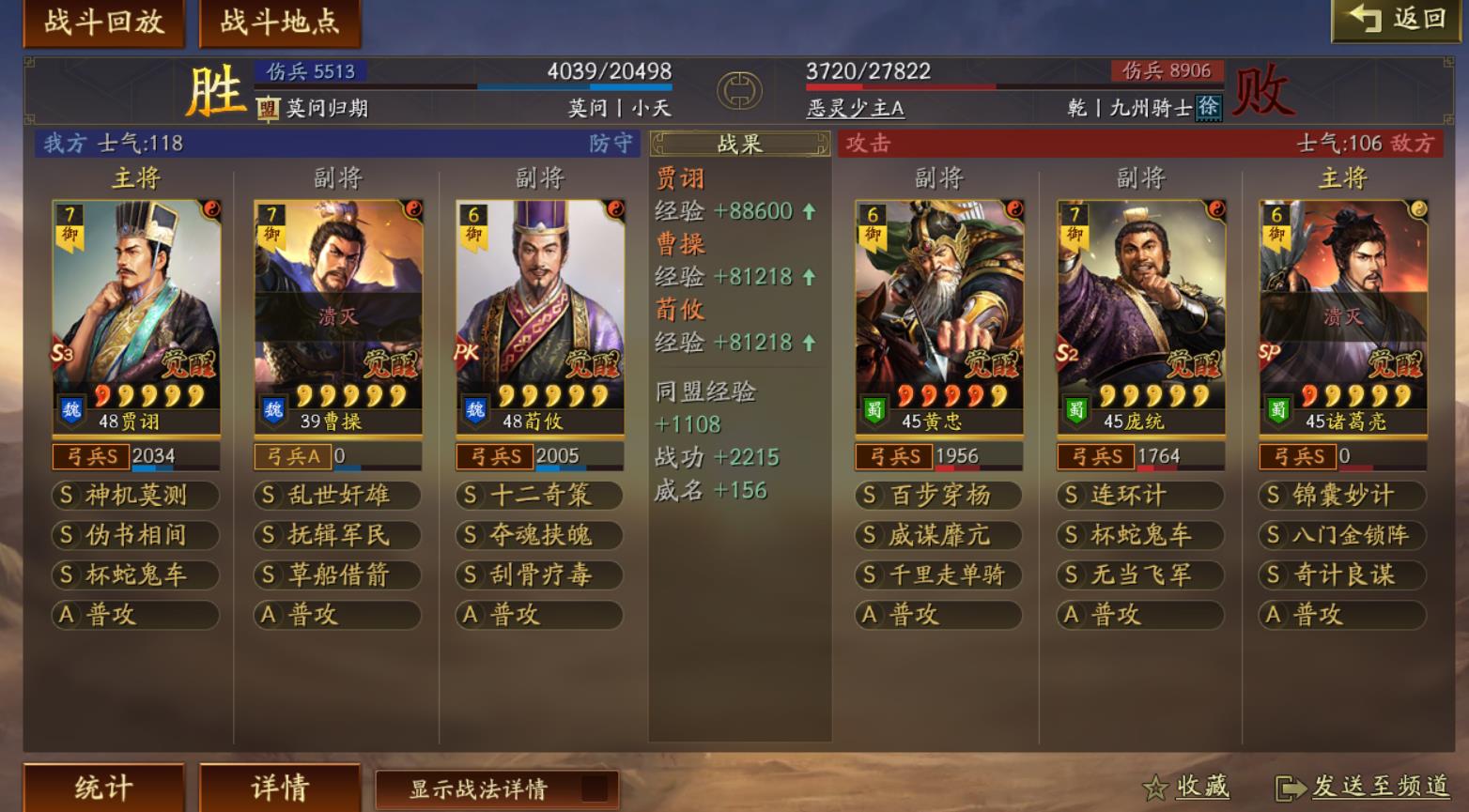Show the 战斗地点 battle location
Image resolution: width=1469 pixels, height=812 pixels.
coord(280,23)
